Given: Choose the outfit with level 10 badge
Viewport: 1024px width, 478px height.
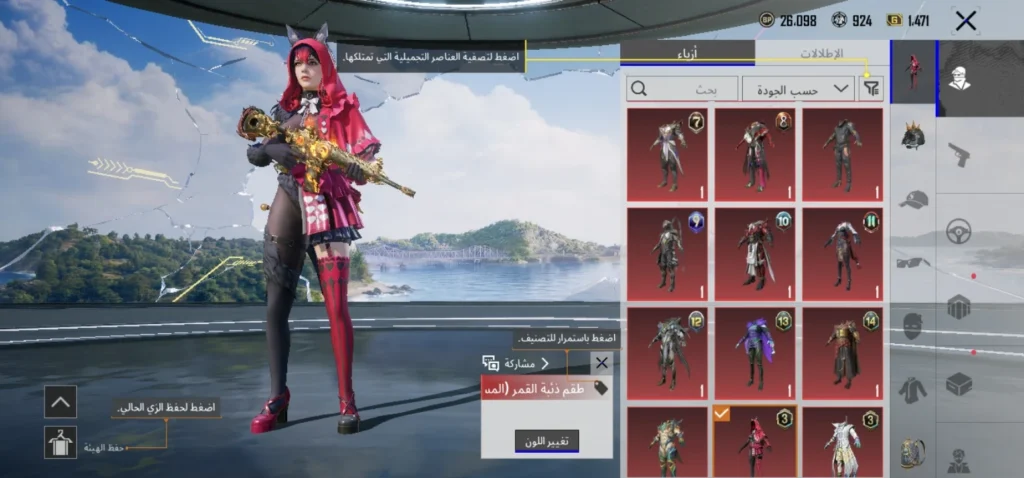Looking at the screenshot, I should [x=755, y=254].
